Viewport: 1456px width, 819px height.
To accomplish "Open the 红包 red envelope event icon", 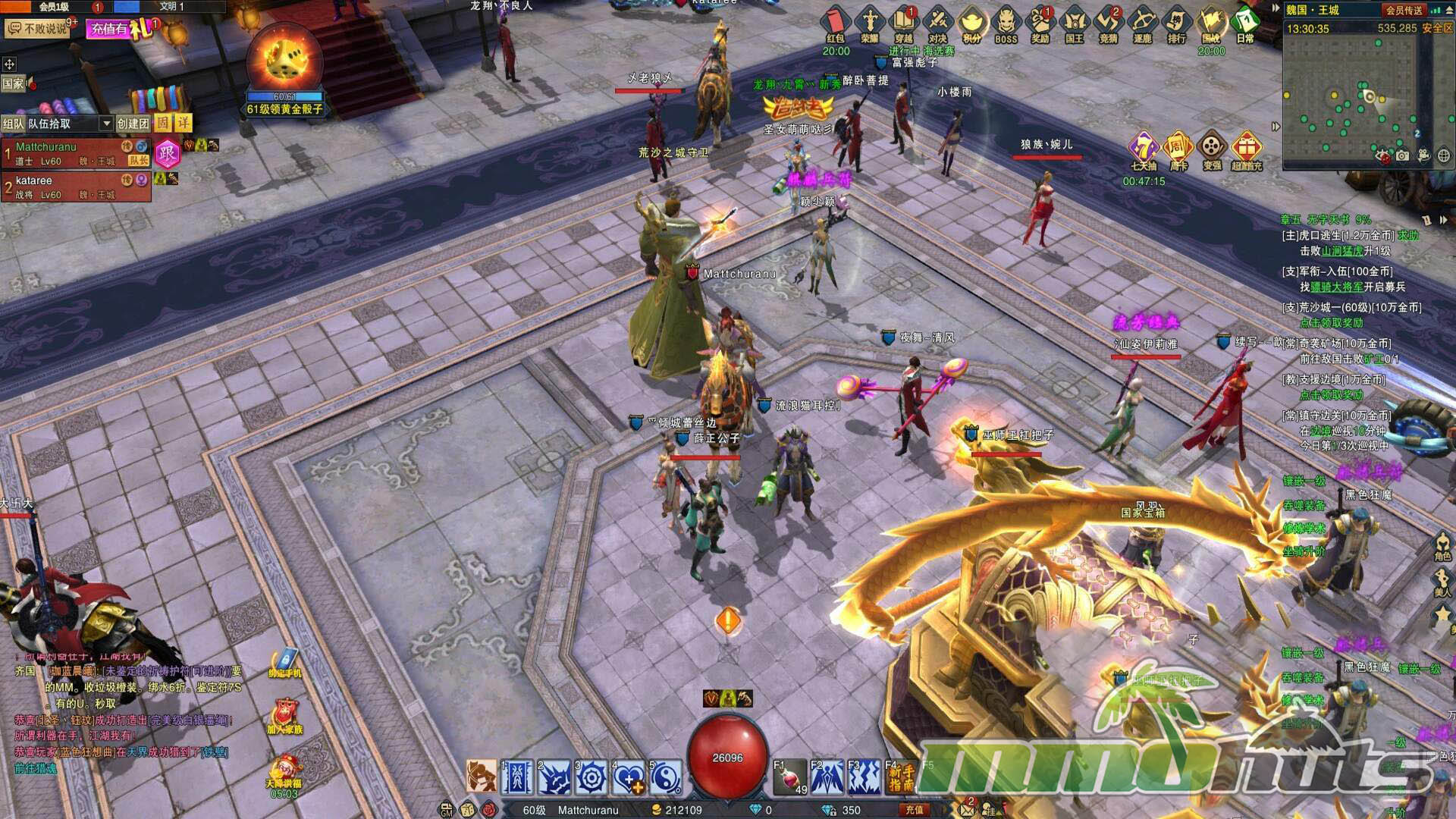I will (836, 24).
